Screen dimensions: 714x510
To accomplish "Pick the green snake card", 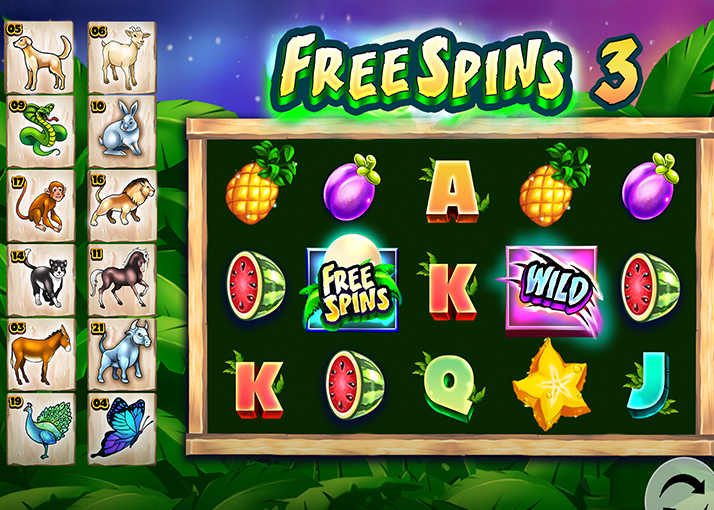I will (x=40, y=131).
